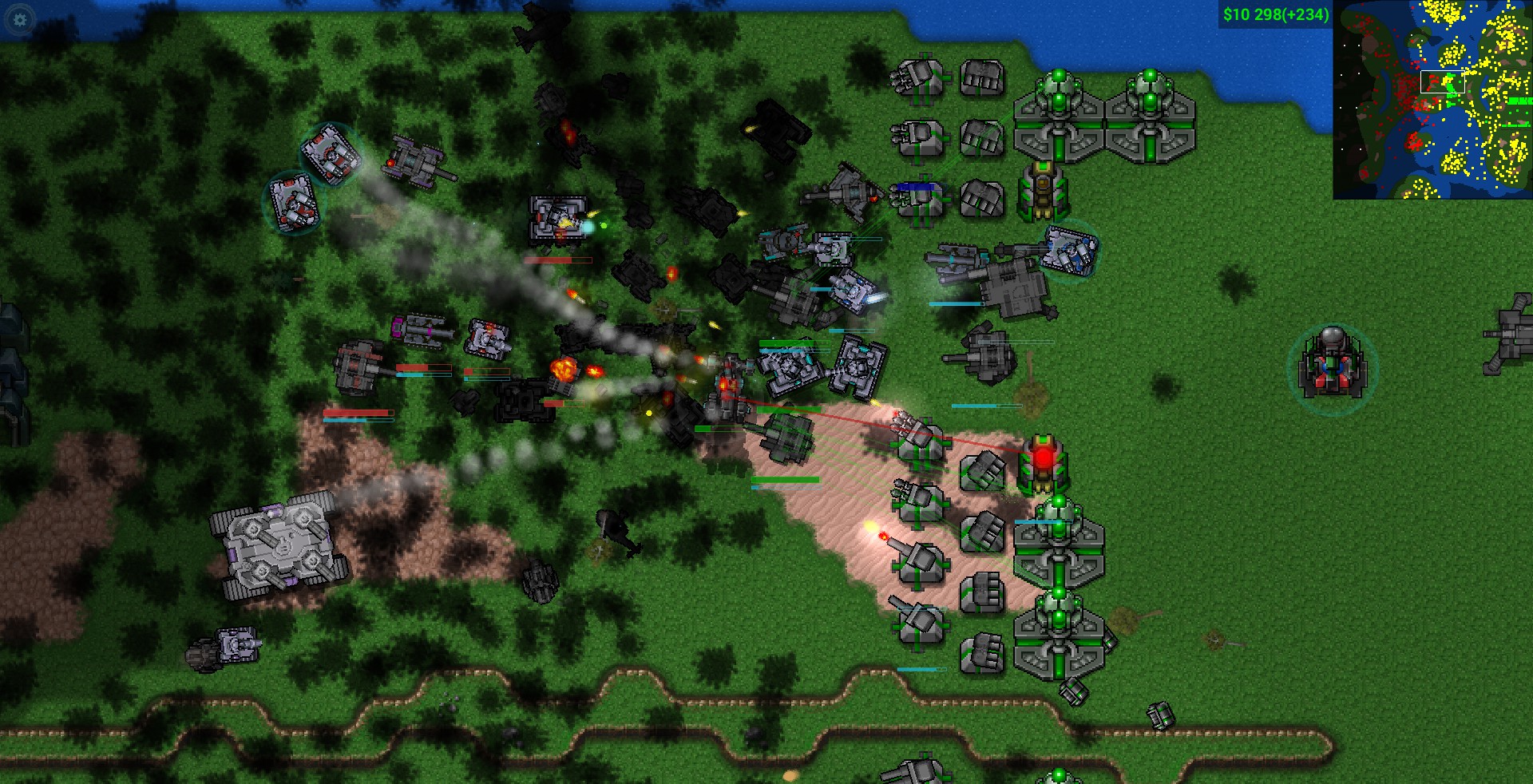
Task: Open the settings gear menu
Action: click(x=20, y=19)
